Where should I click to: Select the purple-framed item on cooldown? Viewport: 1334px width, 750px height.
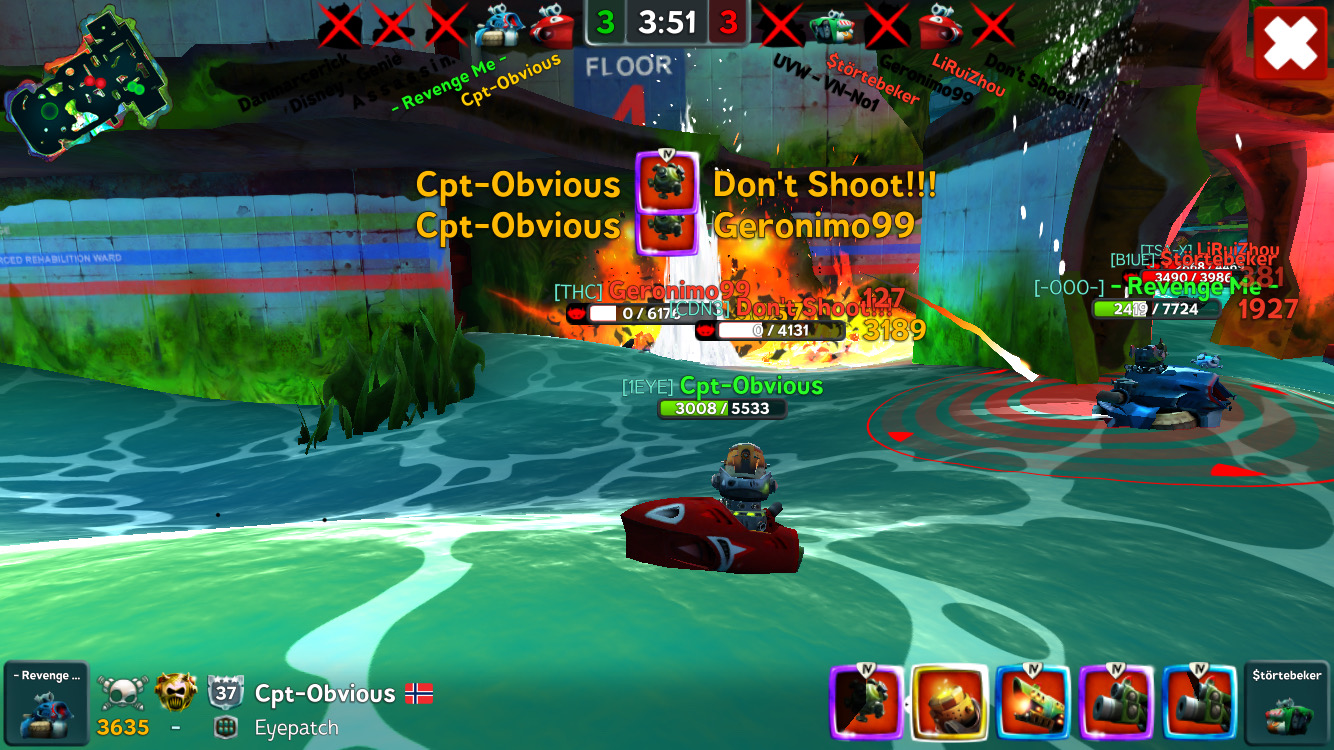(866, 704)
